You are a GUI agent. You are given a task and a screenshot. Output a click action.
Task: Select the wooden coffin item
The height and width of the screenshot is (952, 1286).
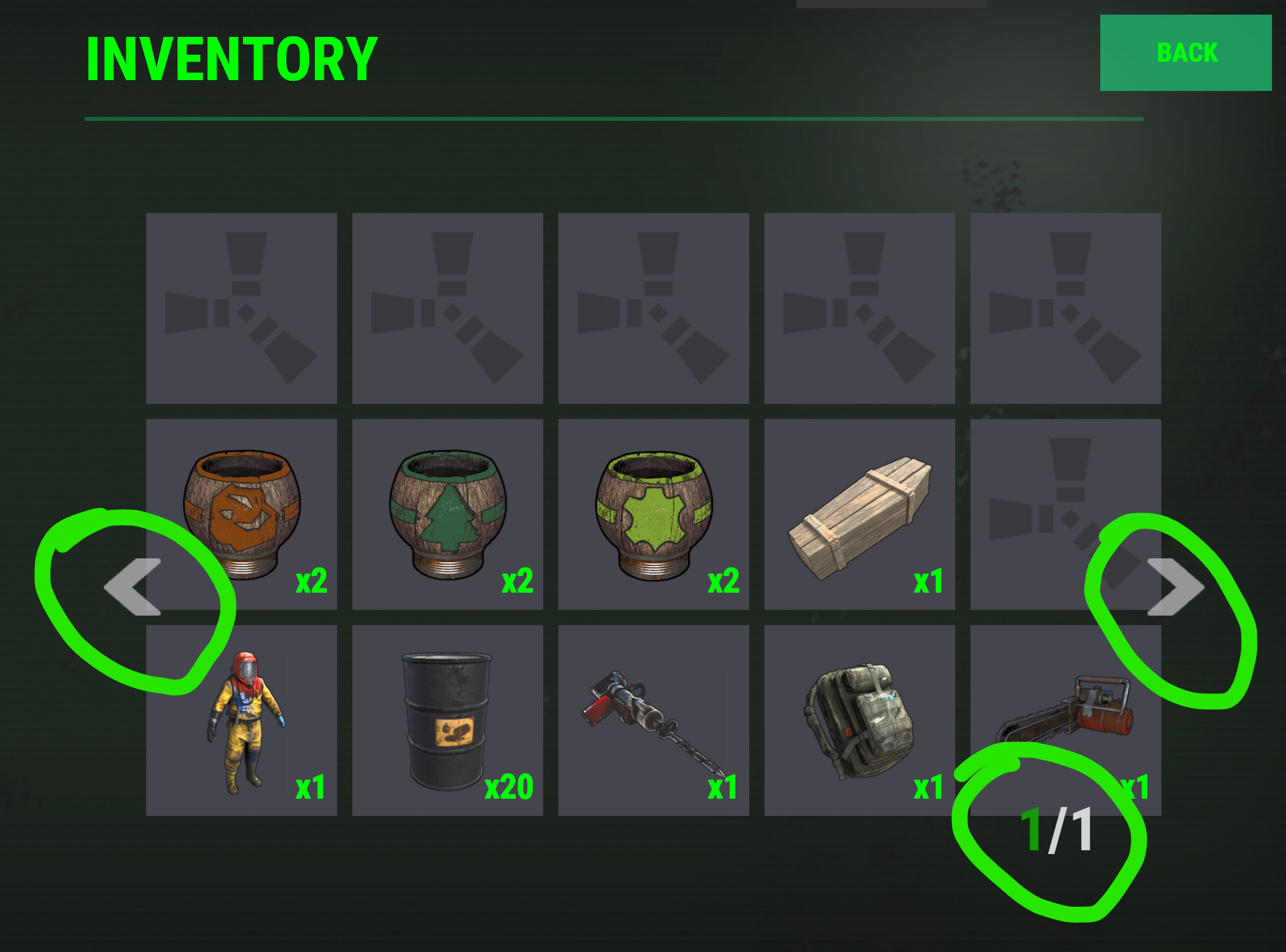(x=860, y=514)
